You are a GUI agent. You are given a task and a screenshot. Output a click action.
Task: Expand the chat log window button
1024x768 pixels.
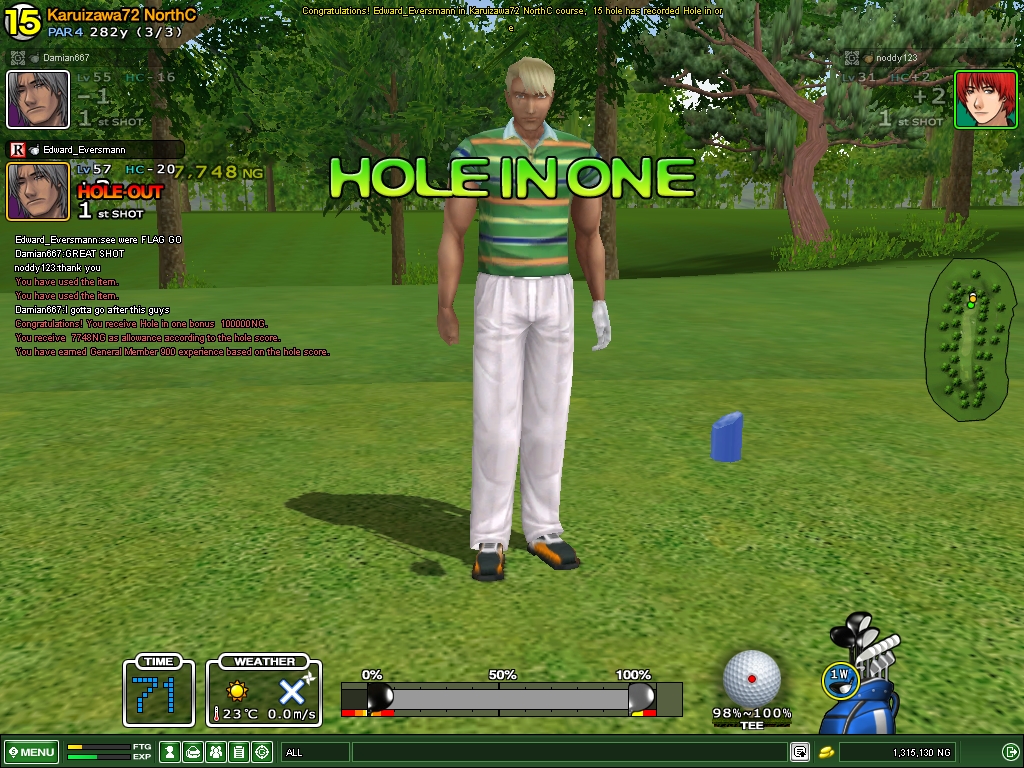pos(800,752)
